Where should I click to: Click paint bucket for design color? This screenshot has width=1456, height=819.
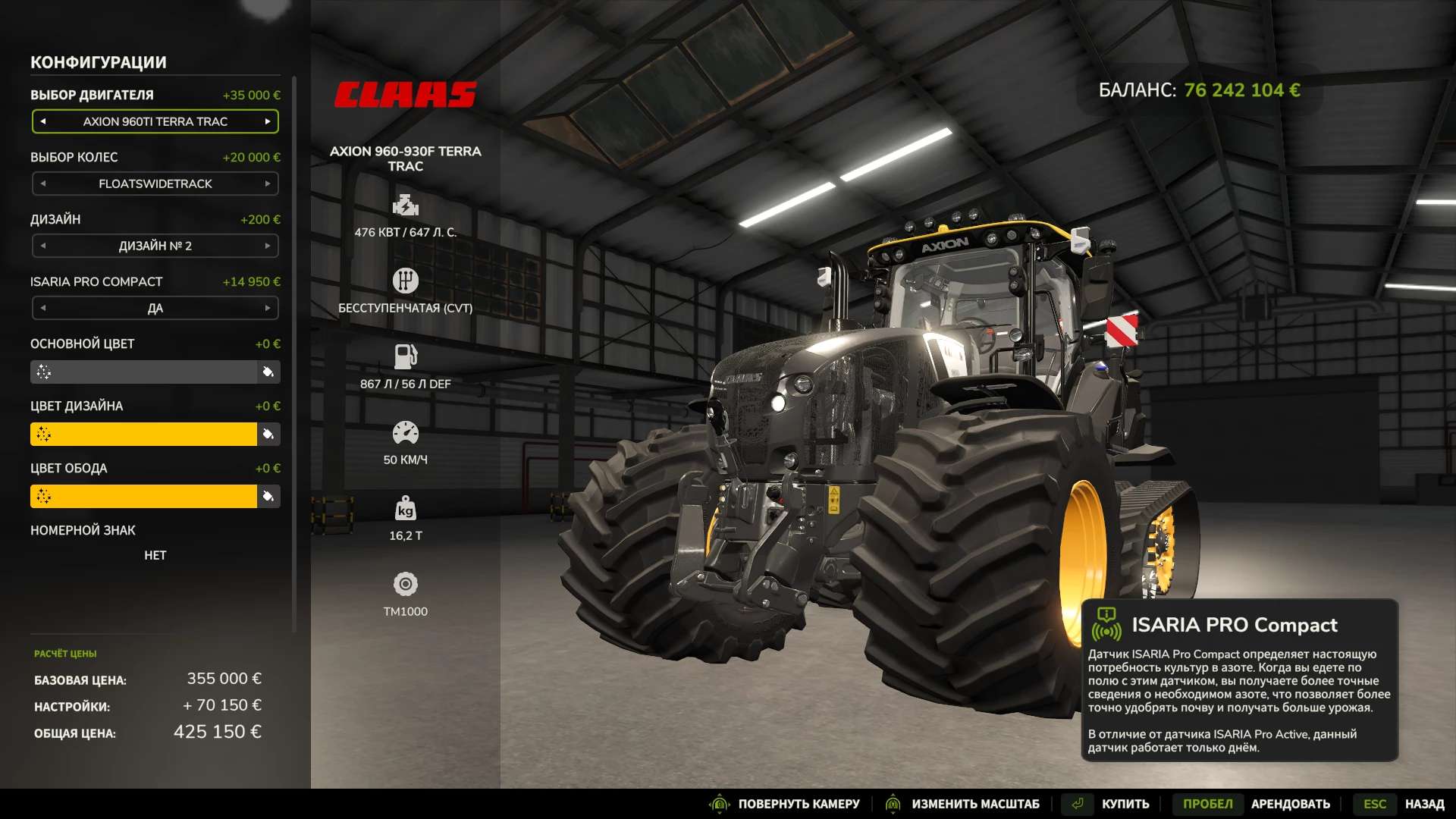pos(268,434)
